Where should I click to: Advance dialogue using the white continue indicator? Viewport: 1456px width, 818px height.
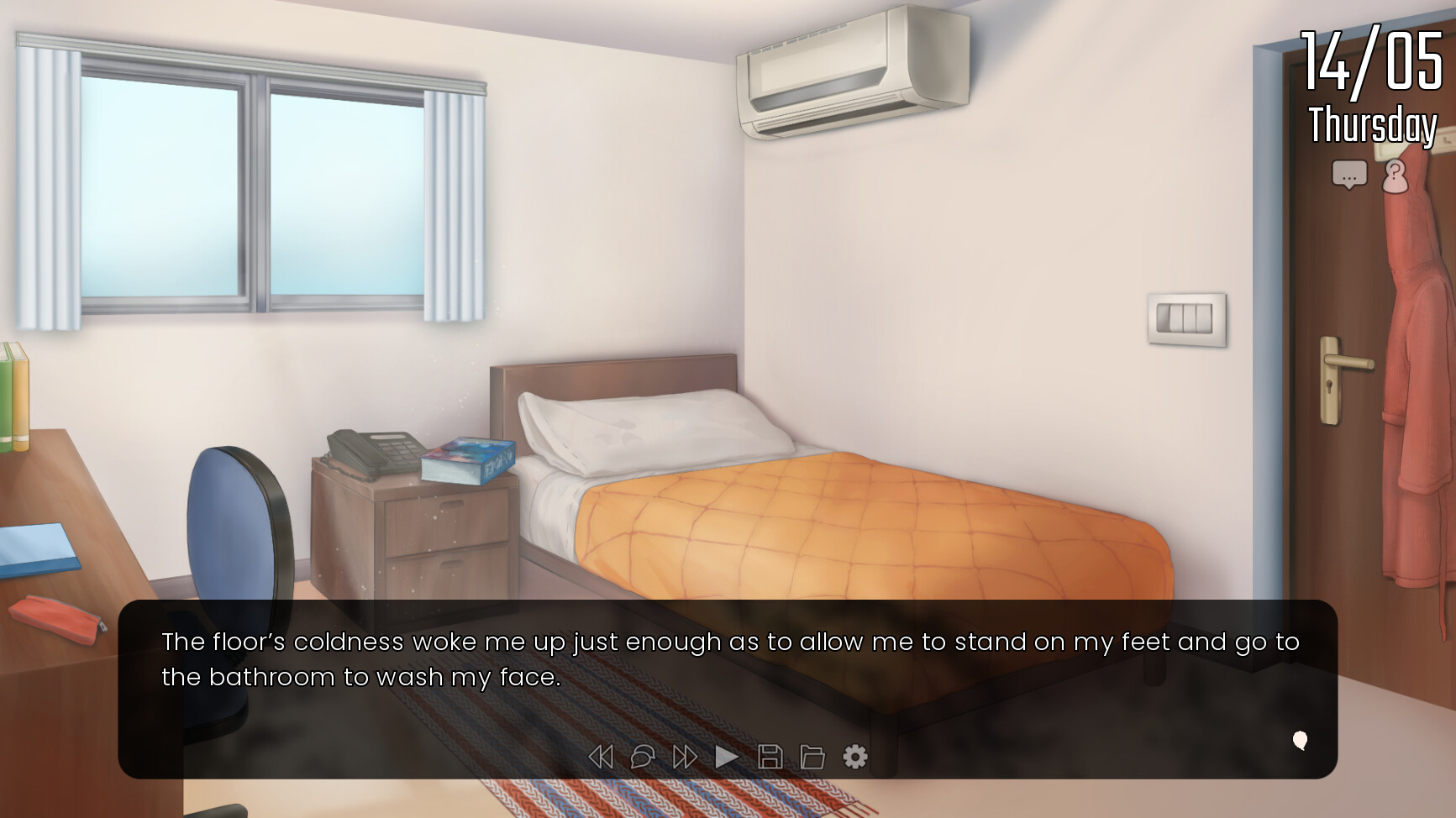tap(1300, 740)
